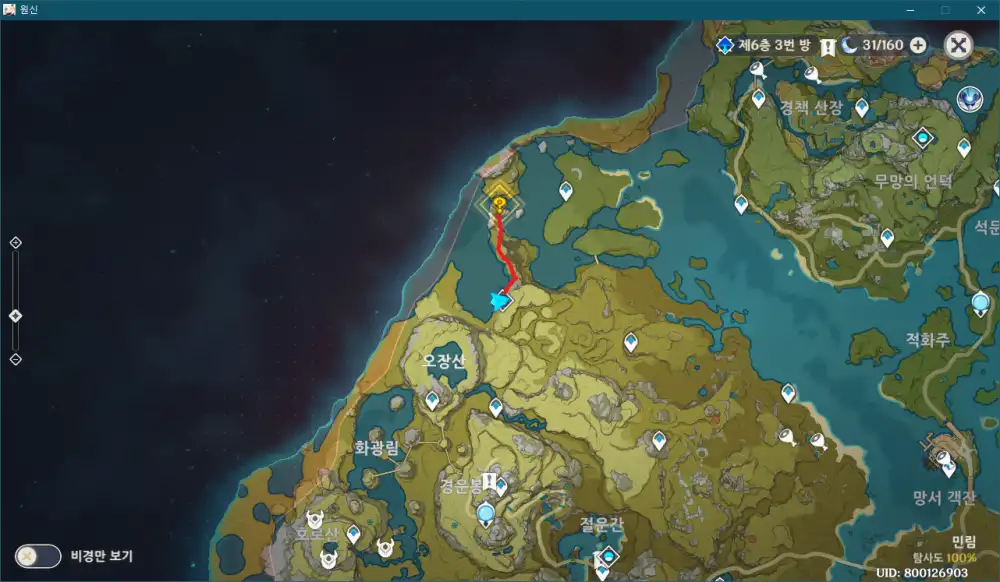The image size is (1000, 582).
Task: Select the Statue of the Seven near 적화주
Action: coord(981,302)
